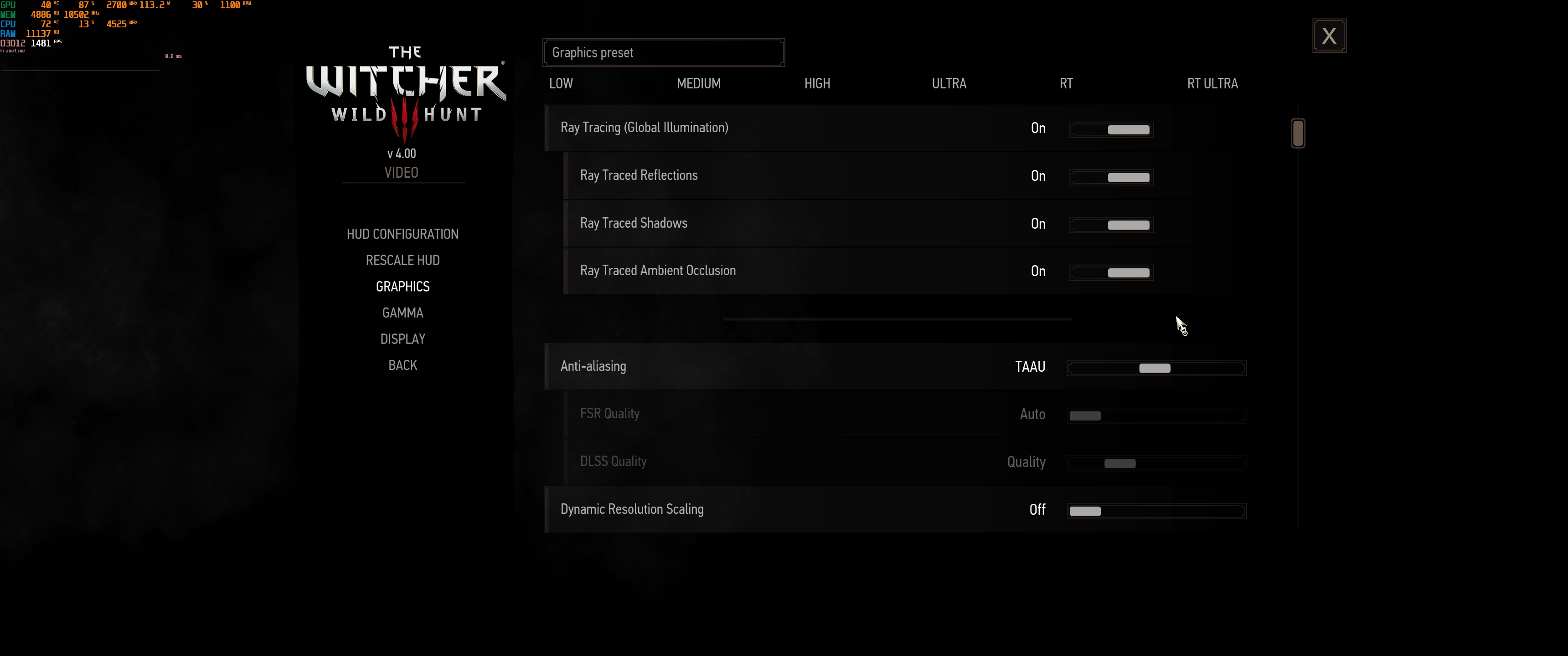Toggle Ray Tracing (Global Illumination) off

point(1111,129)
